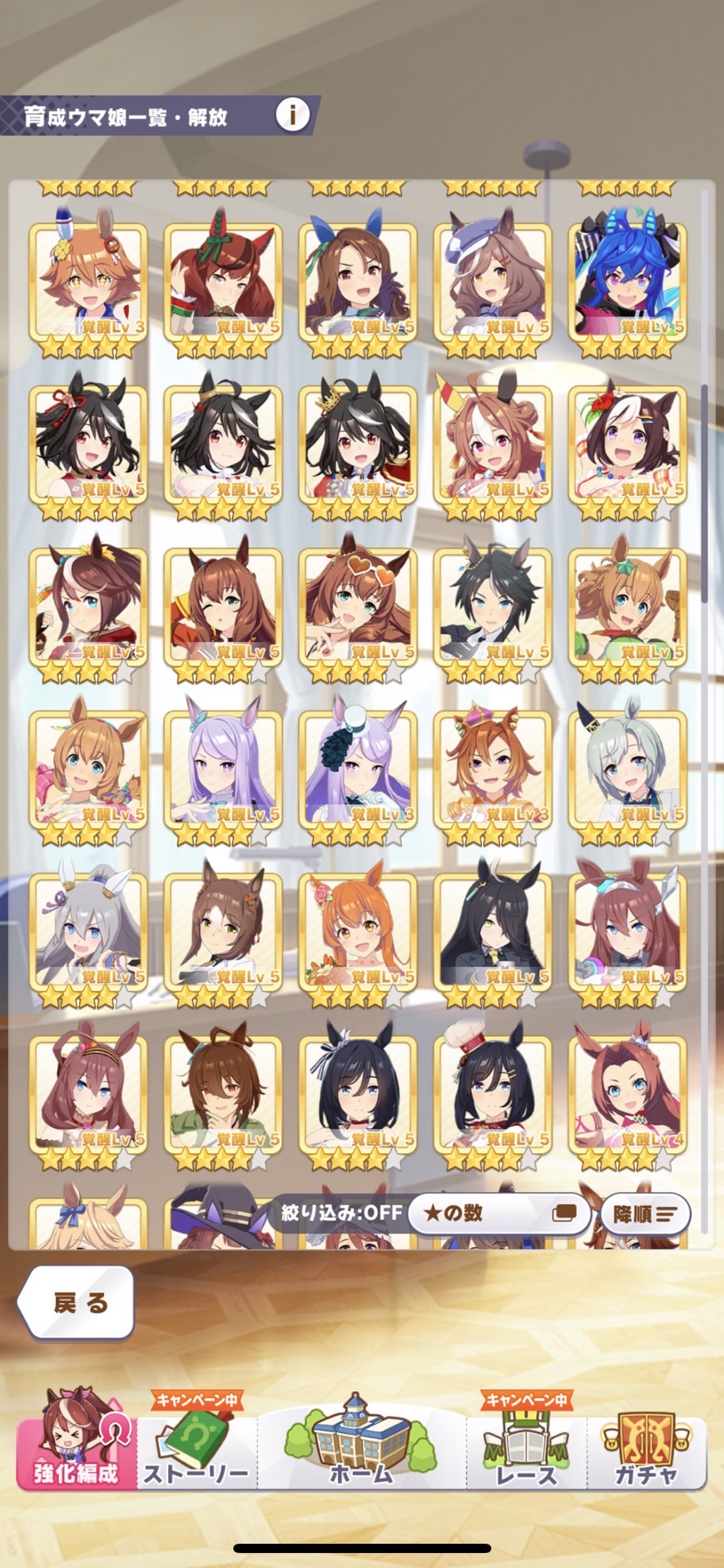
Task: Change the ★の数 sort criterion
Action: (499, 1213)
